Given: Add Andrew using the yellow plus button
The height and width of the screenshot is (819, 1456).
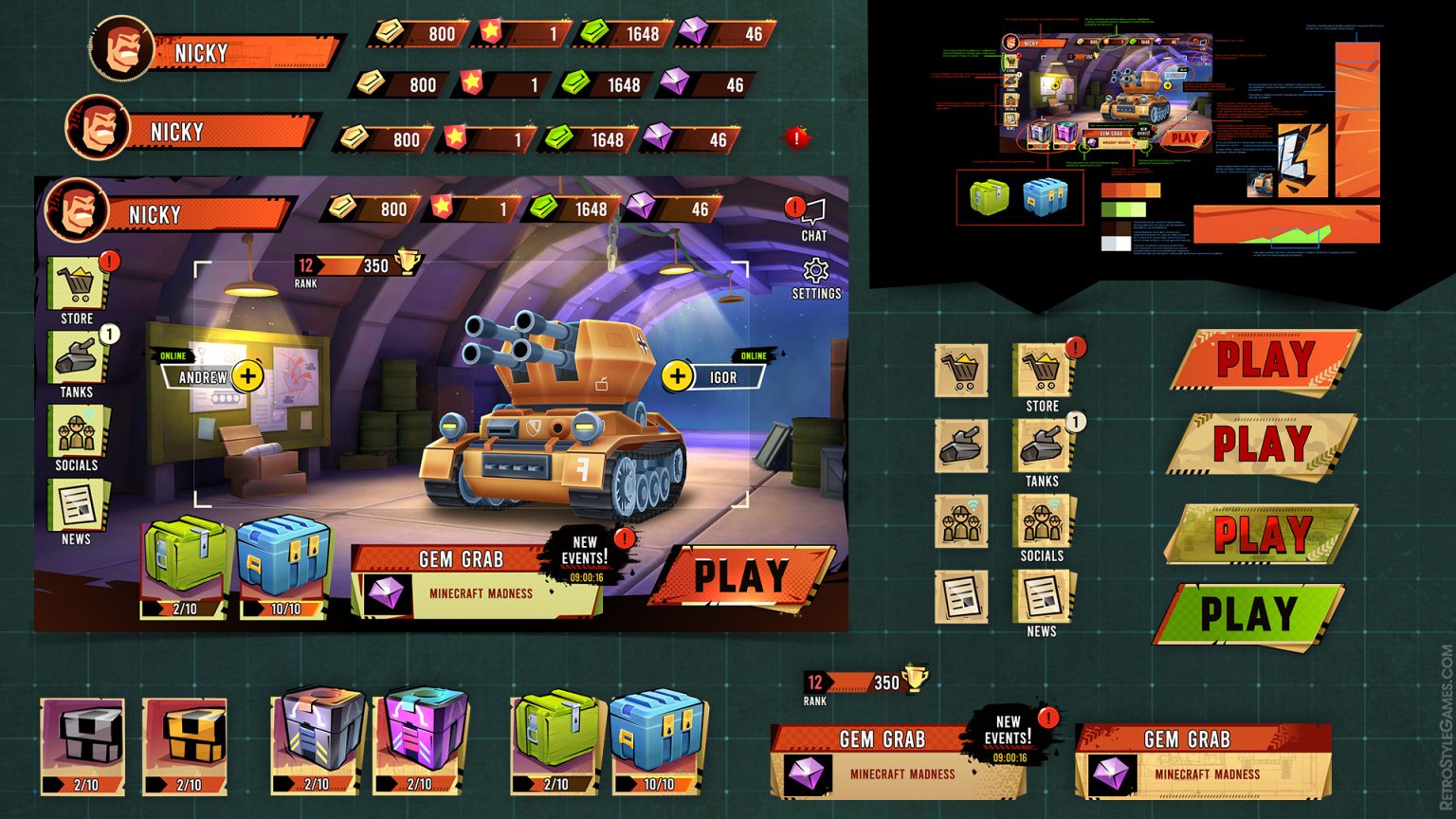Looking at the screenshot, I should (246, 375).
